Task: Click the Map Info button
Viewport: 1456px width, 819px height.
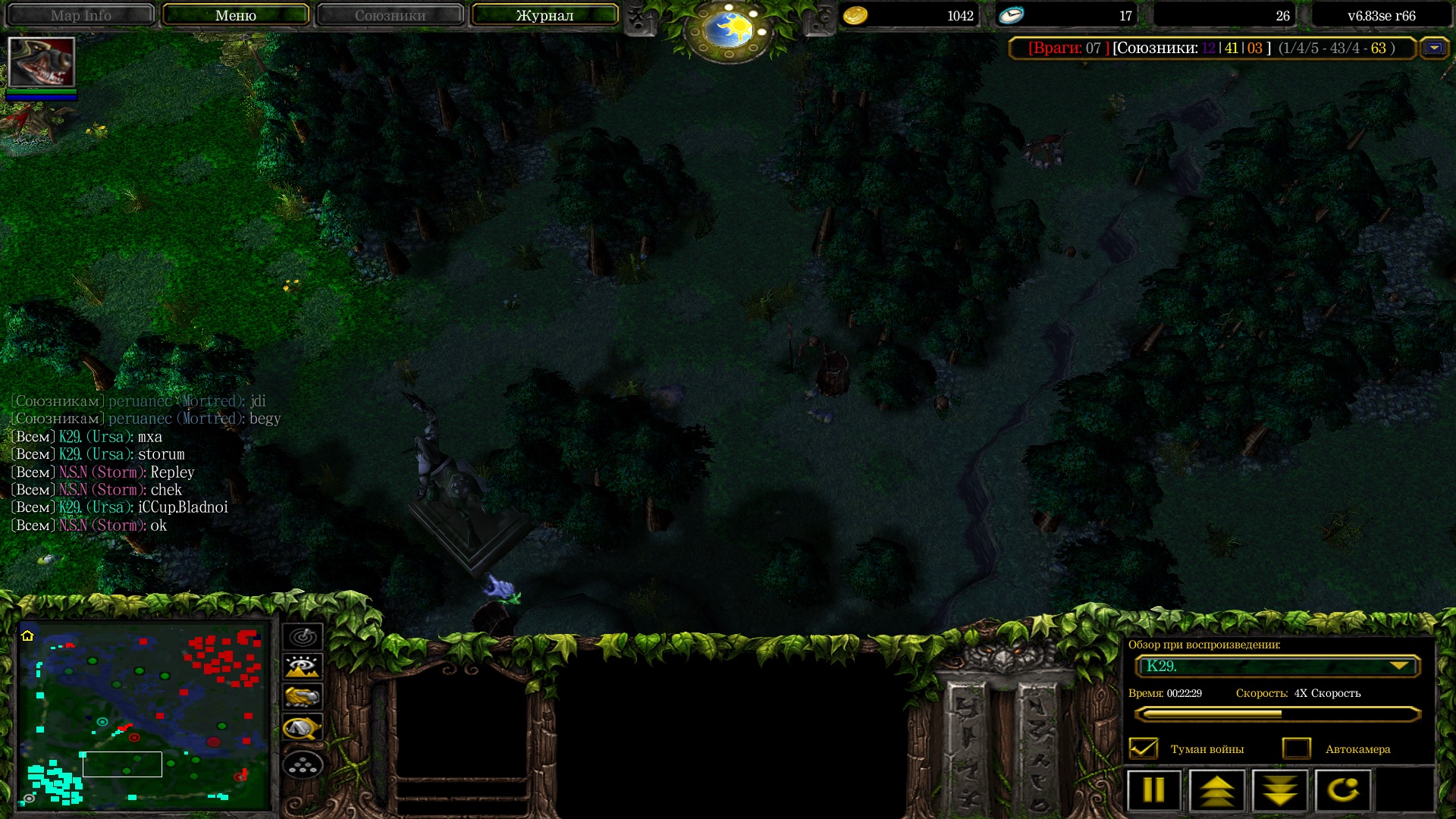Action: point(81,15)
